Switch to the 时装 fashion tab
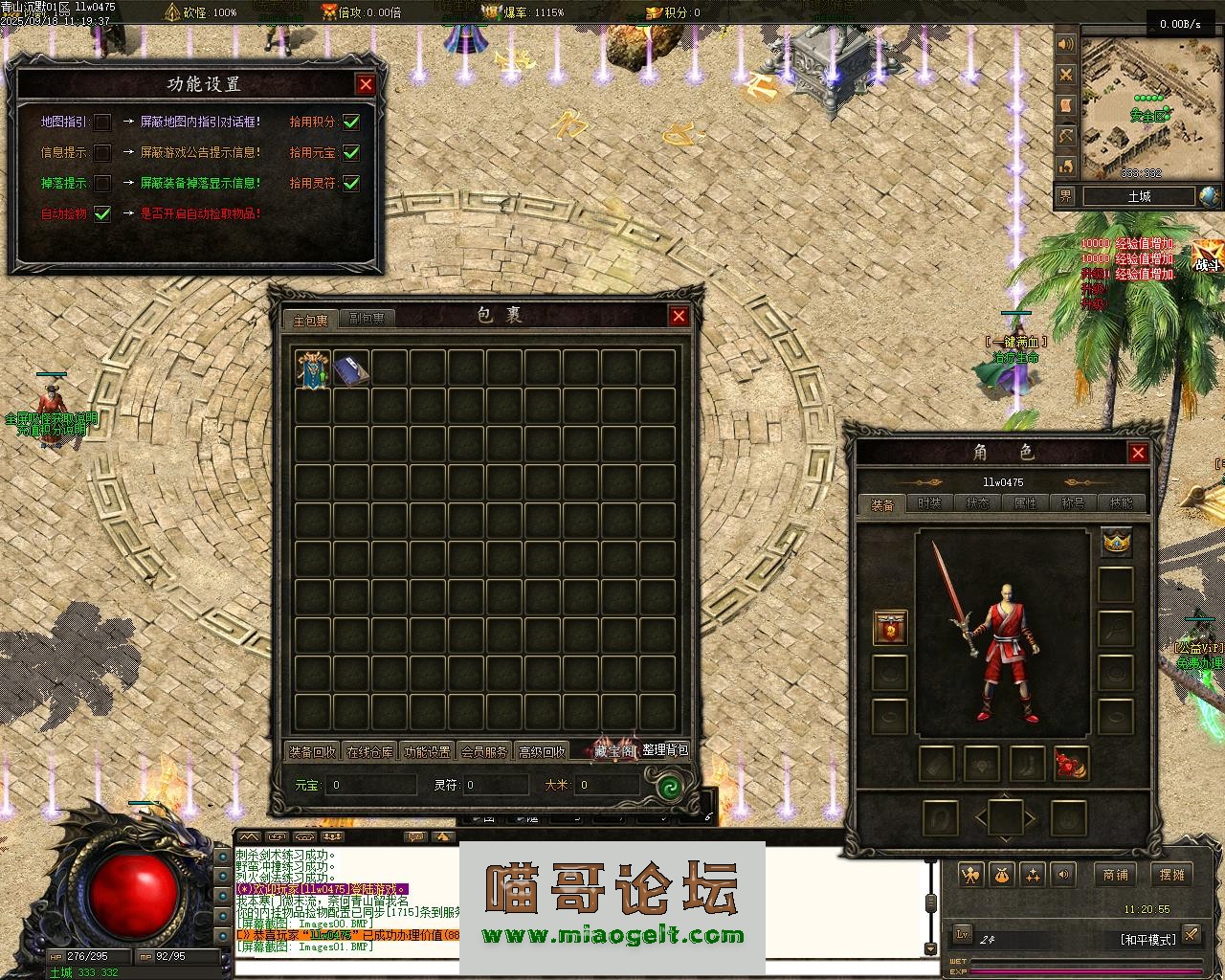 click(x=929, y=503)
